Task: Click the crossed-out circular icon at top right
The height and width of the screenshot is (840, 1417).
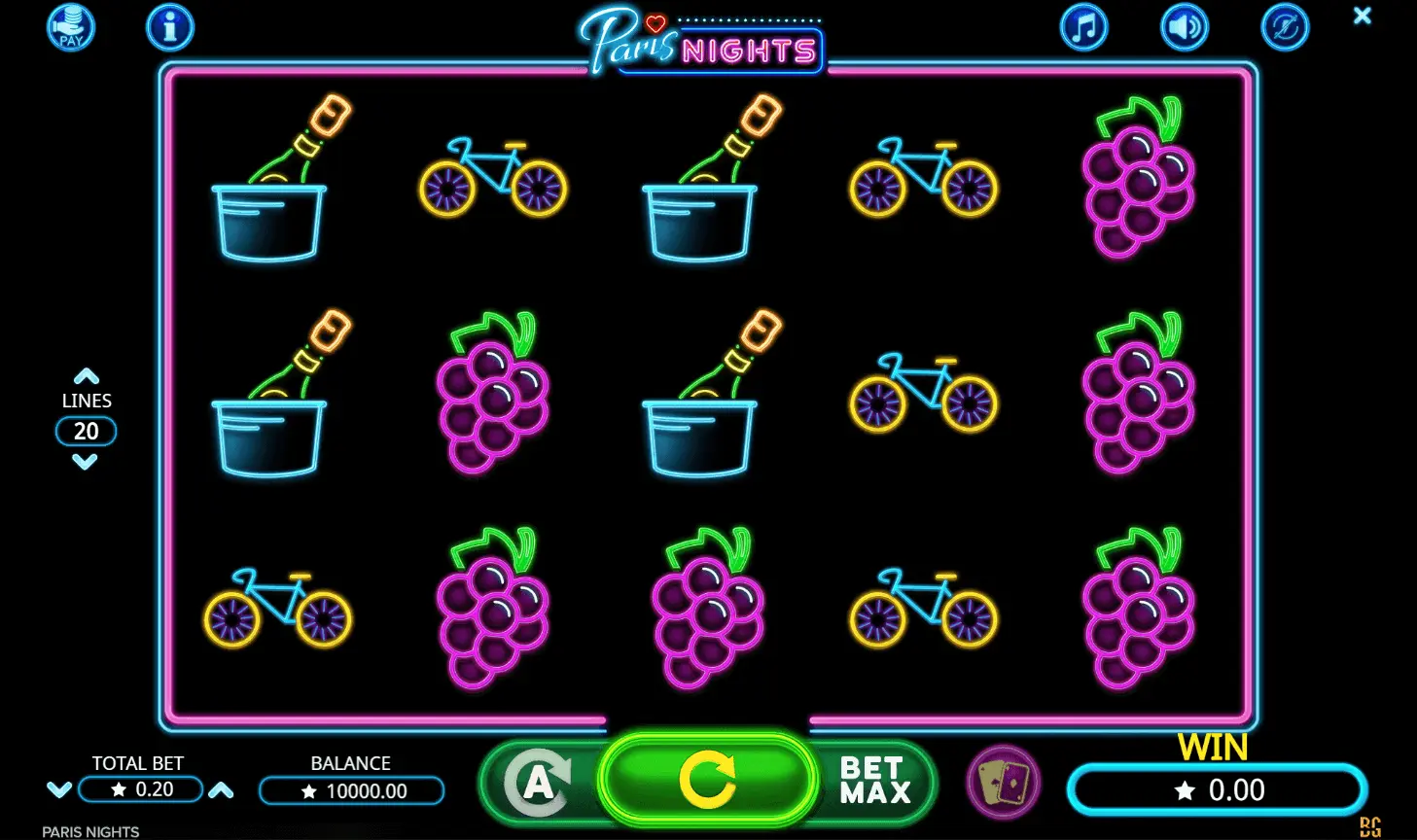Action: coord(1285,27)
